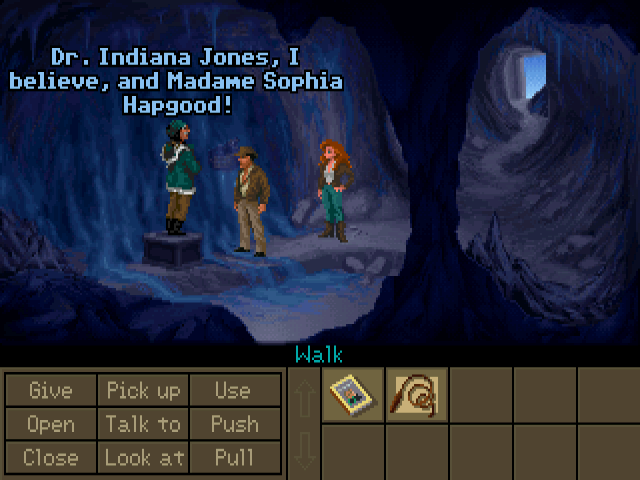Activate the Look at verb
The width and height of the screenshot is (640, 480).
point(143,458)
